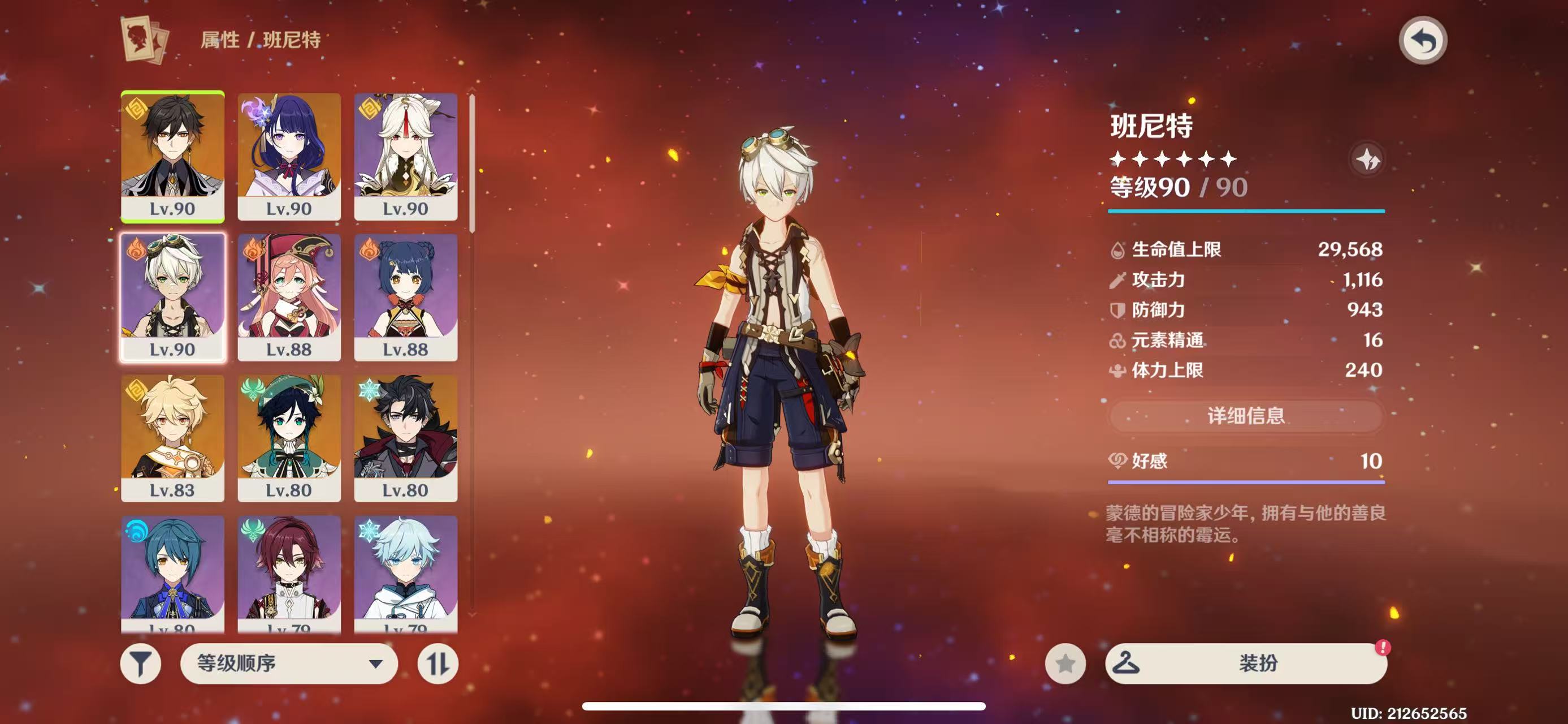The width and height of the screenshot is (1568, 724).
Task: Select Xiangling's Lv.88 portrait
Action: point(405,297)
